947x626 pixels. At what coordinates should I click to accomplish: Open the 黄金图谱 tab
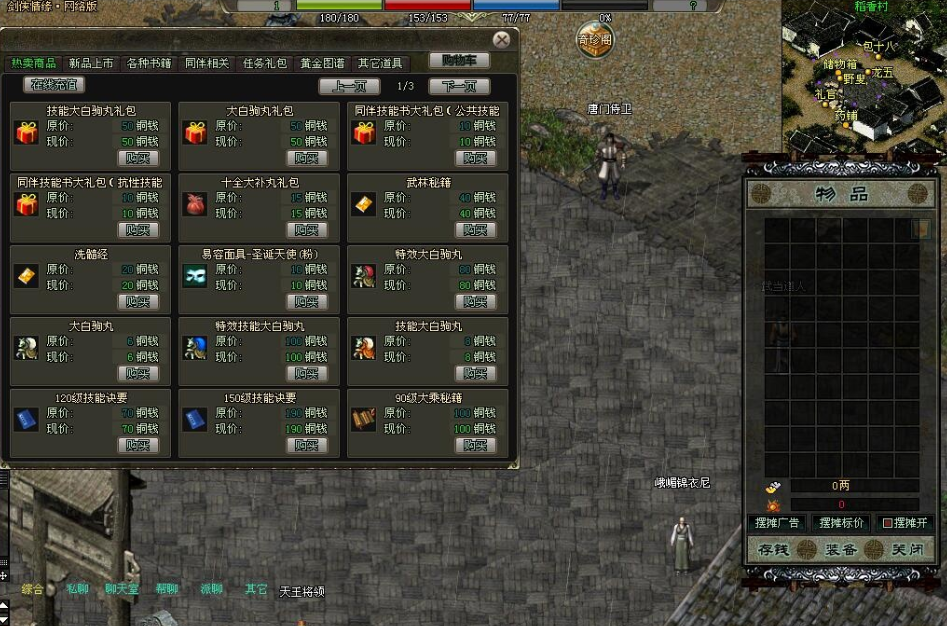pos(322,63)
